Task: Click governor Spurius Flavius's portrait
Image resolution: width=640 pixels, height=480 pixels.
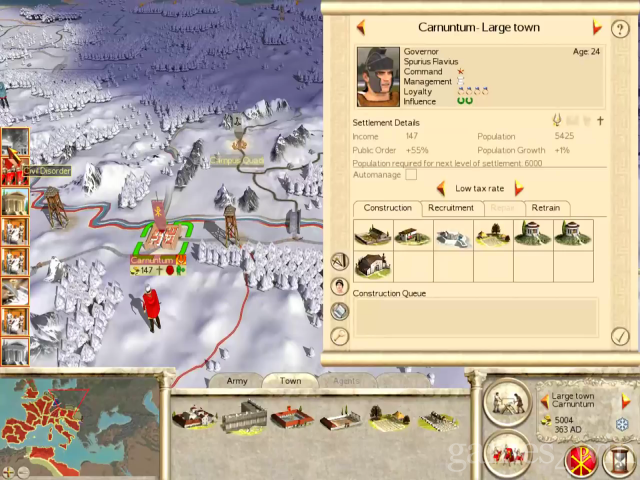Action: pos(378,76)
